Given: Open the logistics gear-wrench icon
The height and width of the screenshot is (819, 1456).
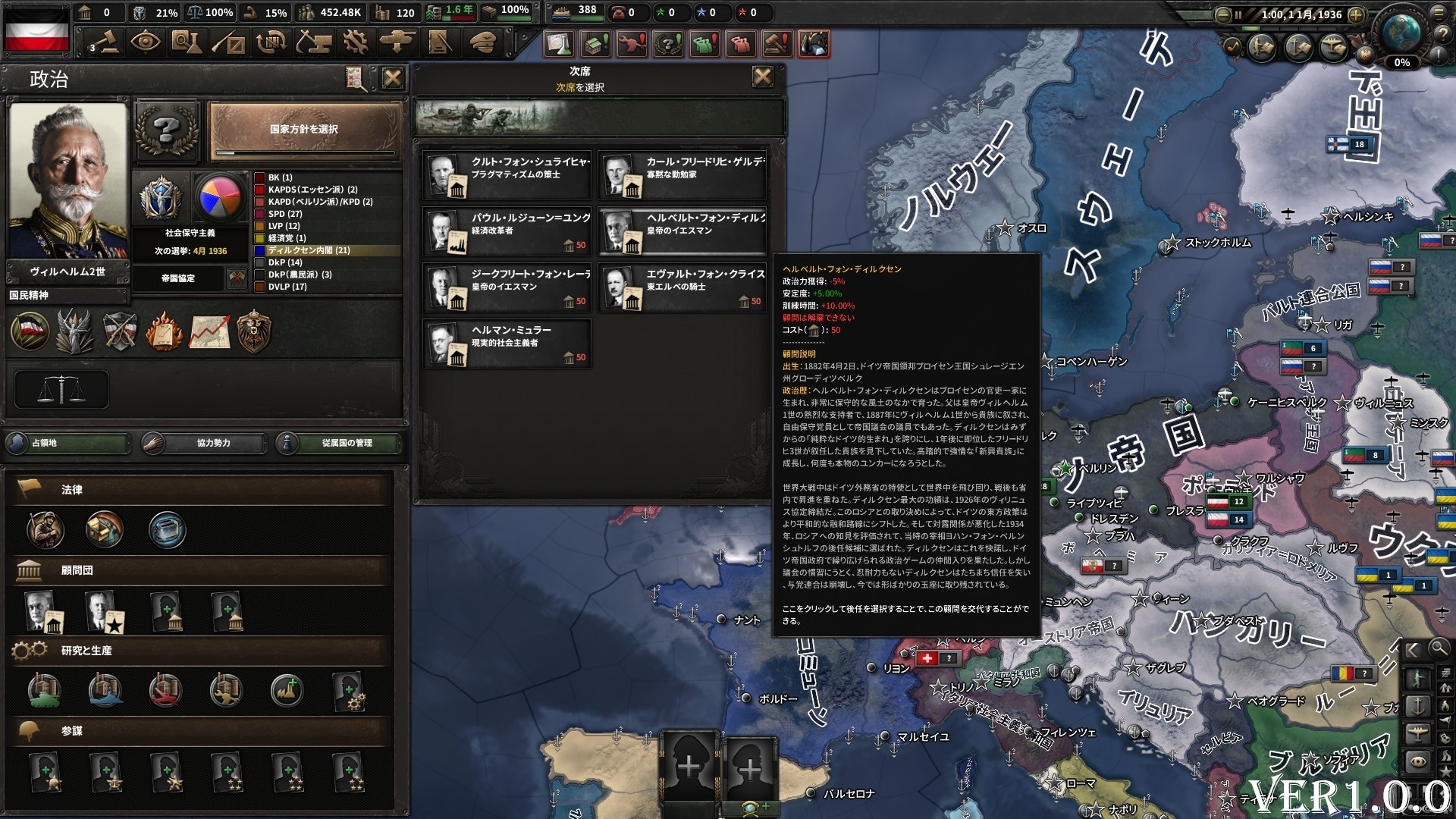Looking at the screenshot, I should click(355, 43).
